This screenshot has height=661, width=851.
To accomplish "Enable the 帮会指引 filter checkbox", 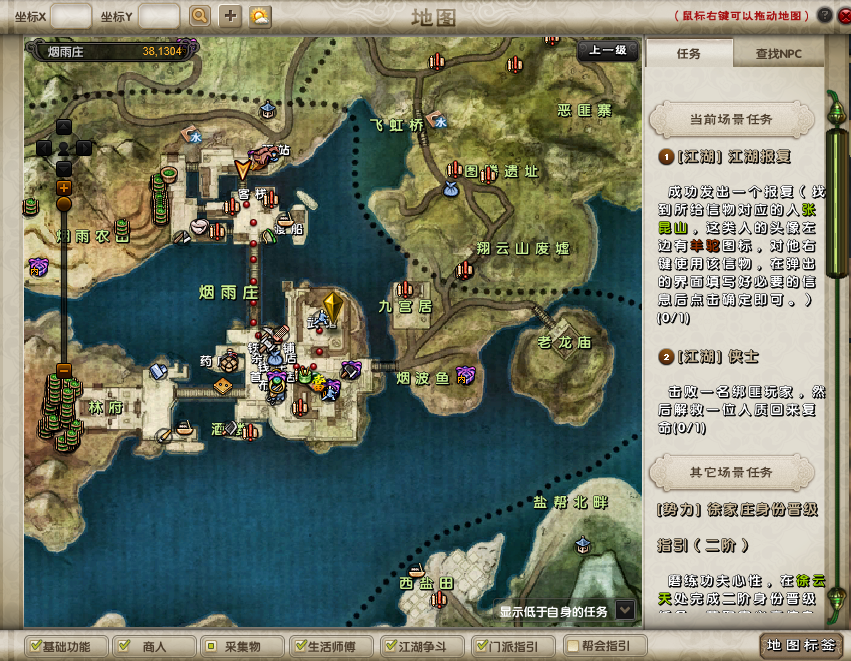I will [x=571, y=646].
